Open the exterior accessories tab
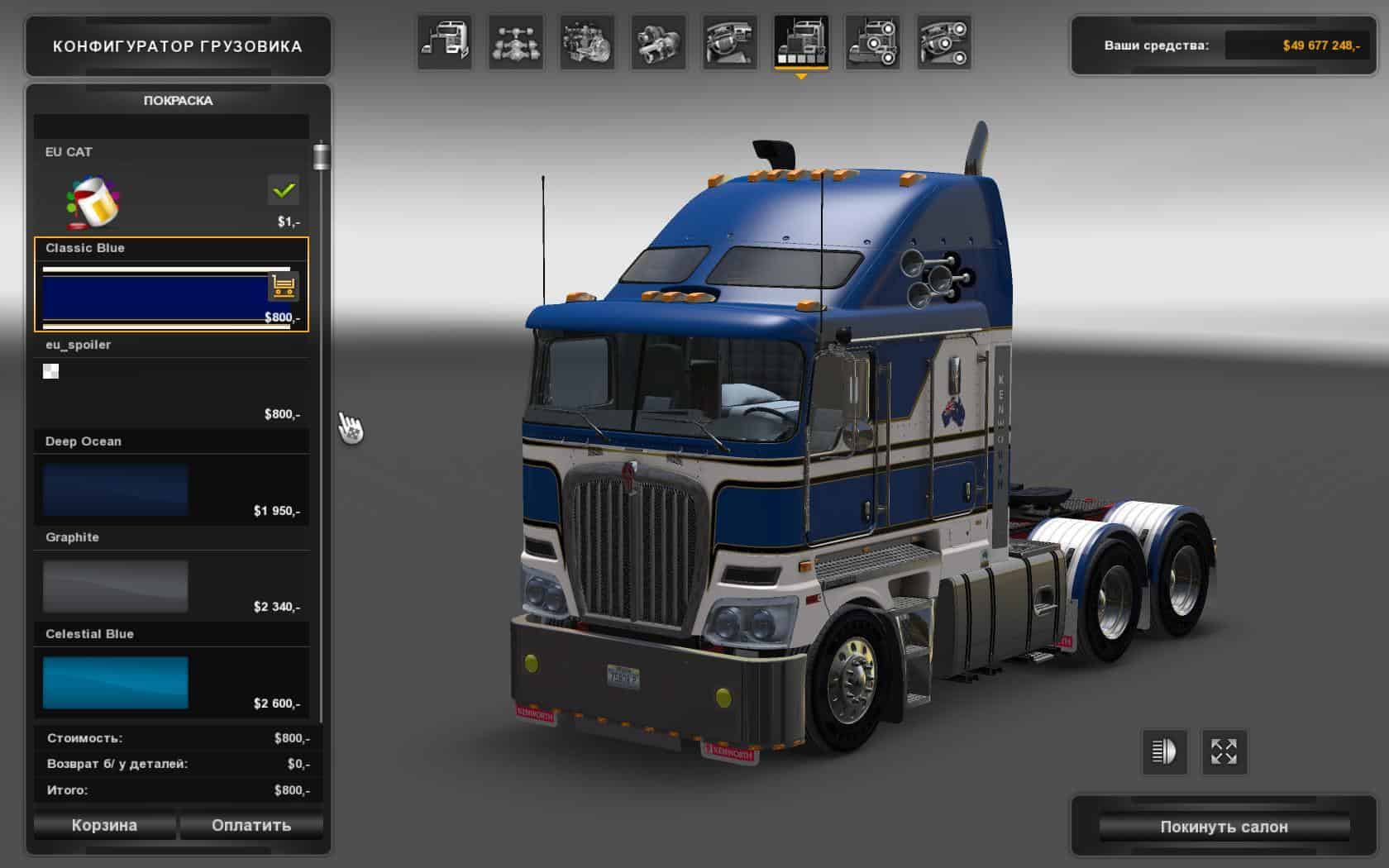 click(x=871, y=42)
